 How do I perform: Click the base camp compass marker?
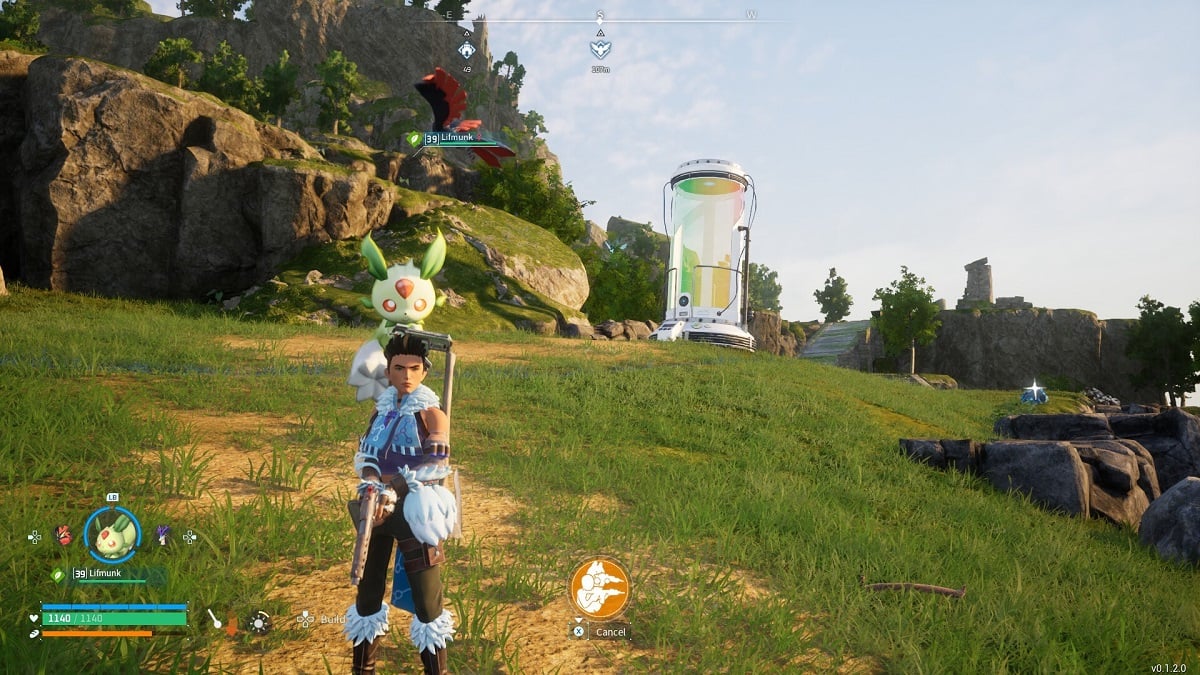pos(467,49)
